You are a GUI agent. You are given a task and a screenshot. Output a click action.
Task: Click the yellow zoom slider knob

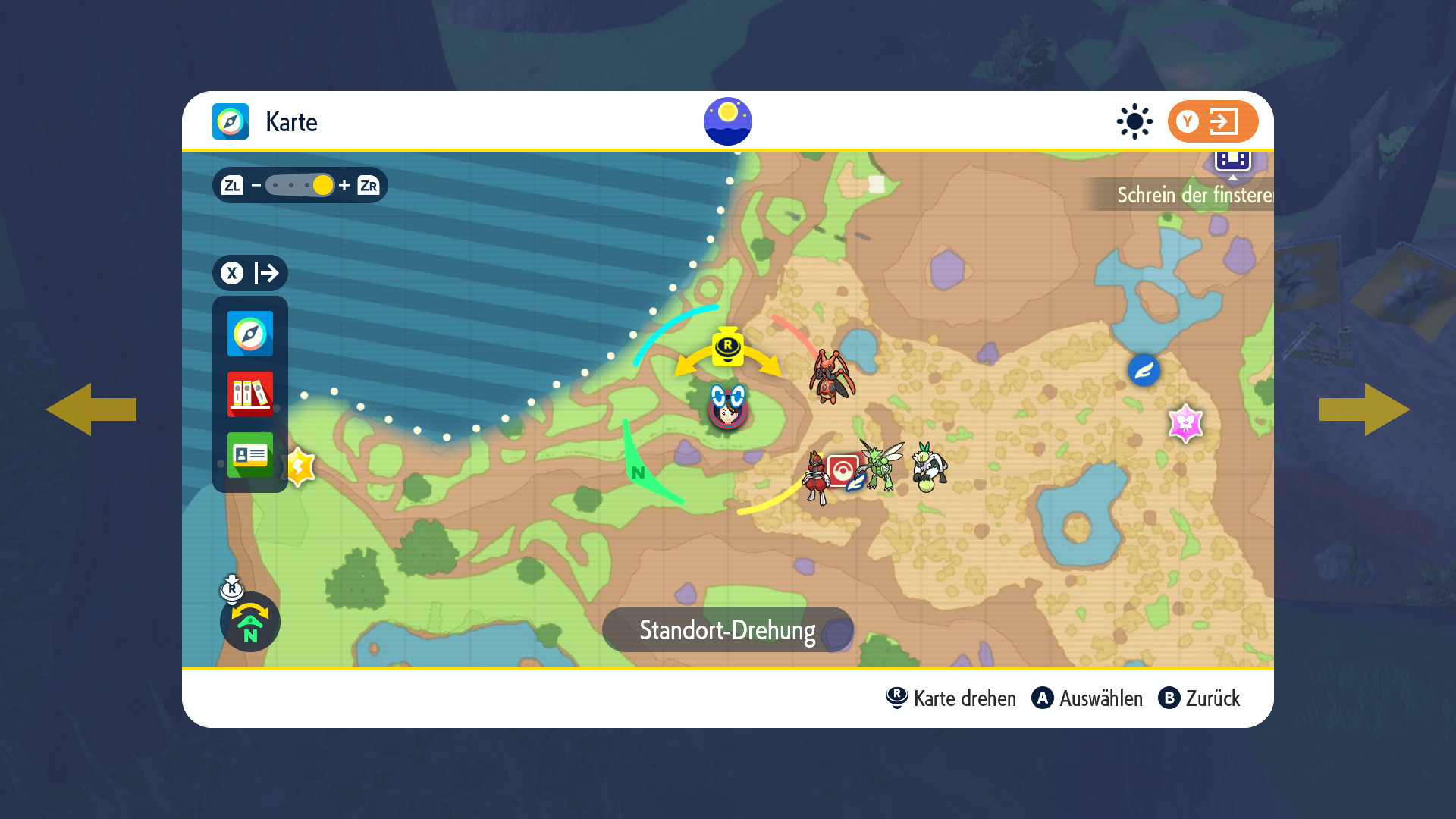(x=323, y=185)
